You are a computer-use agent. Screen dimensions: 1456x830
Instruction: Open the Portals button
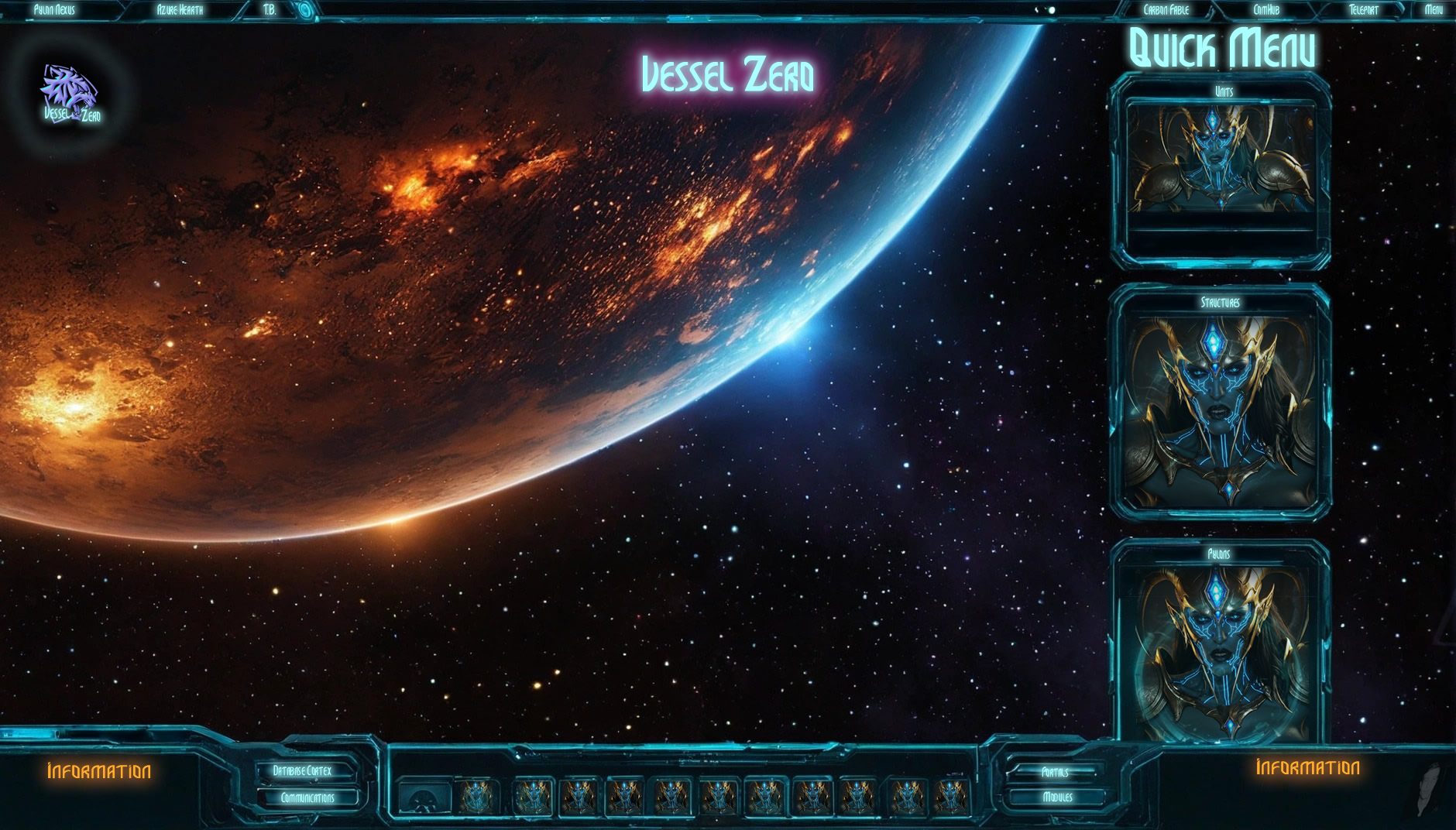(1055, 772)
